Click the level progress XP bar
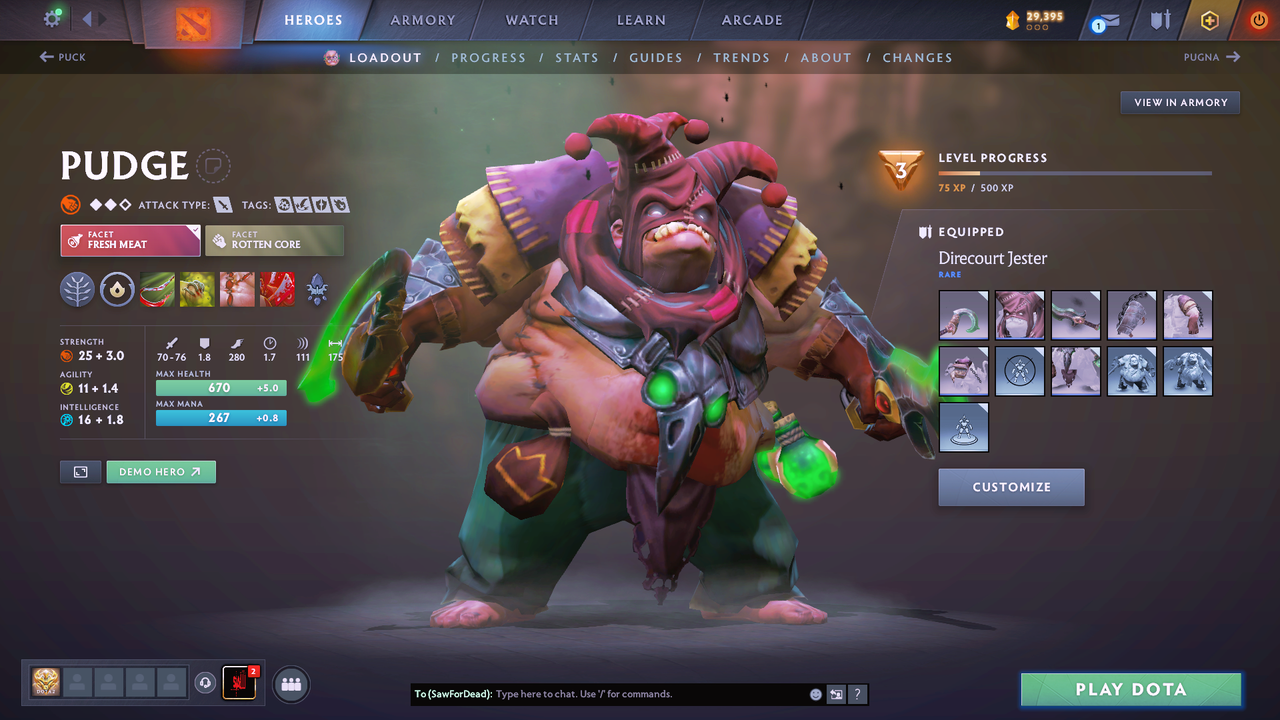This screenshot has height=720, width=1280. (1075, 172)
